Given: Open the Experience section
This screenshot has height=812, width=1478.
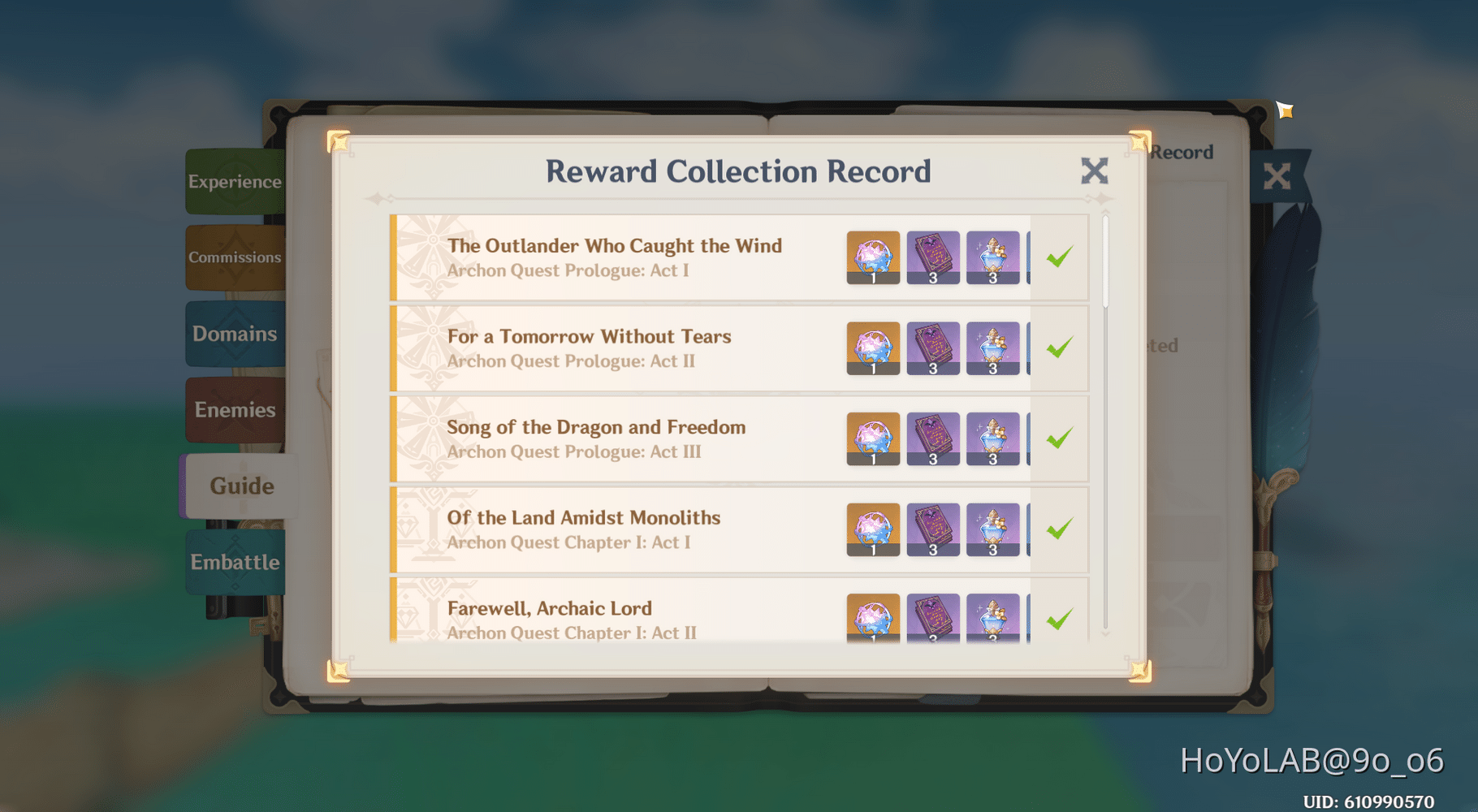Looking at the screenshot, I should [x=235, y=181].
